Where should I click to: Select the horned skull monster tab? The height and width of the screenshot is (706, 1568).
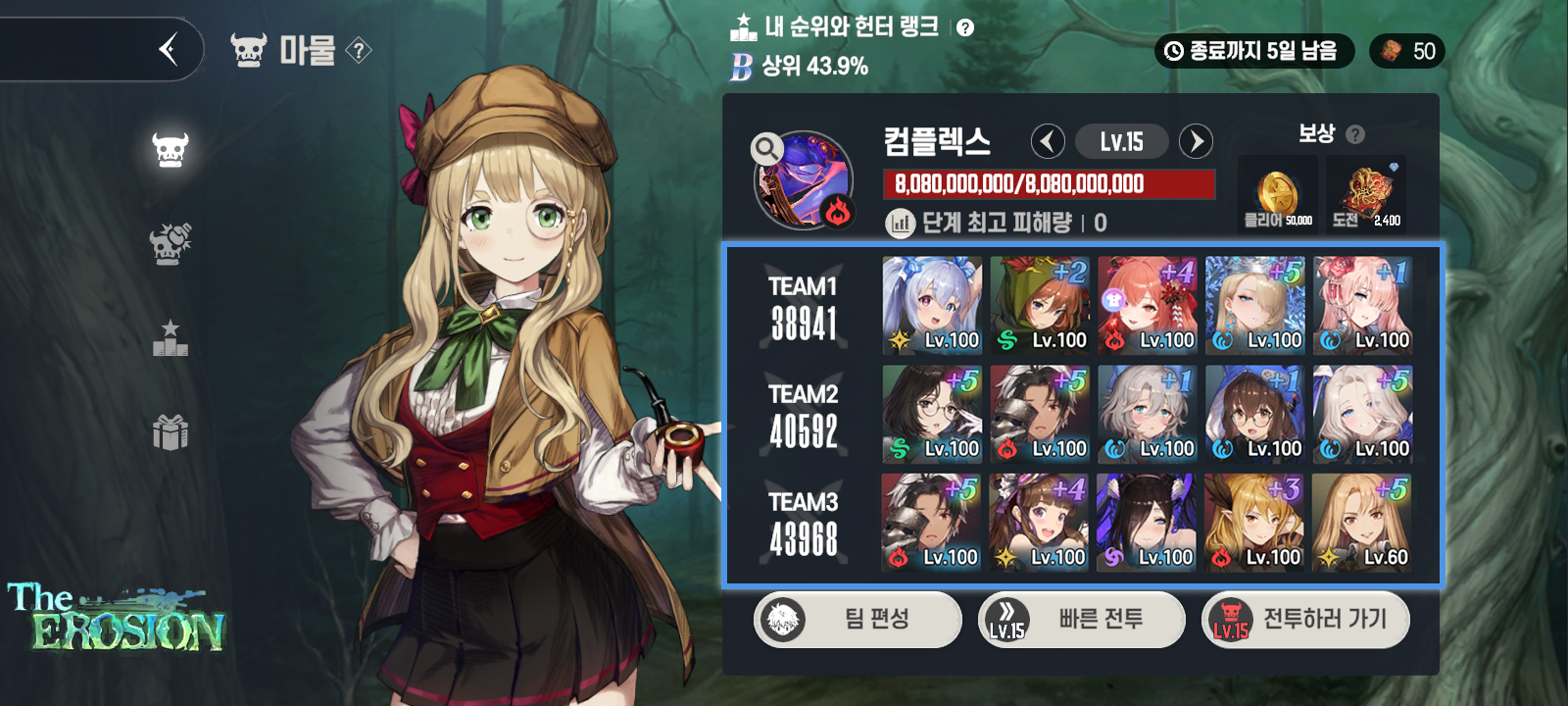point(170,150)
